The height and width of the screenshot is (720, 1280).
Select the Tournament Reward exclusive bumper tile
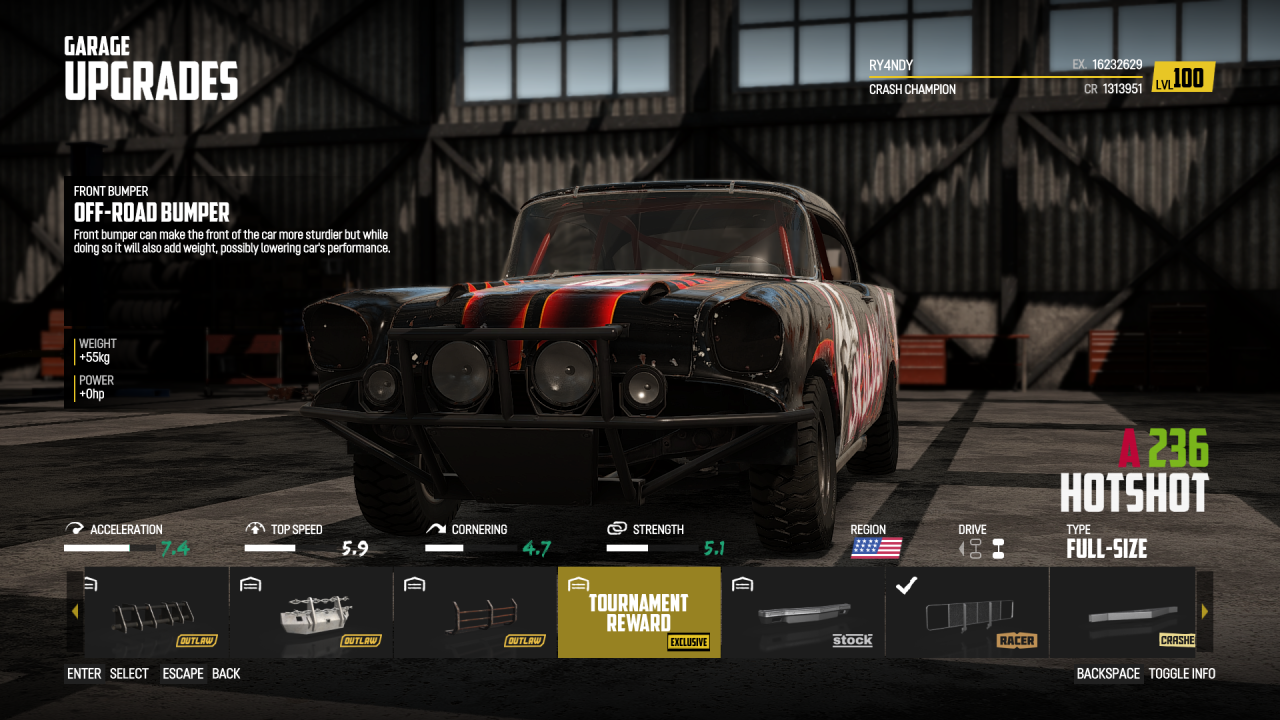coord(638,612)
